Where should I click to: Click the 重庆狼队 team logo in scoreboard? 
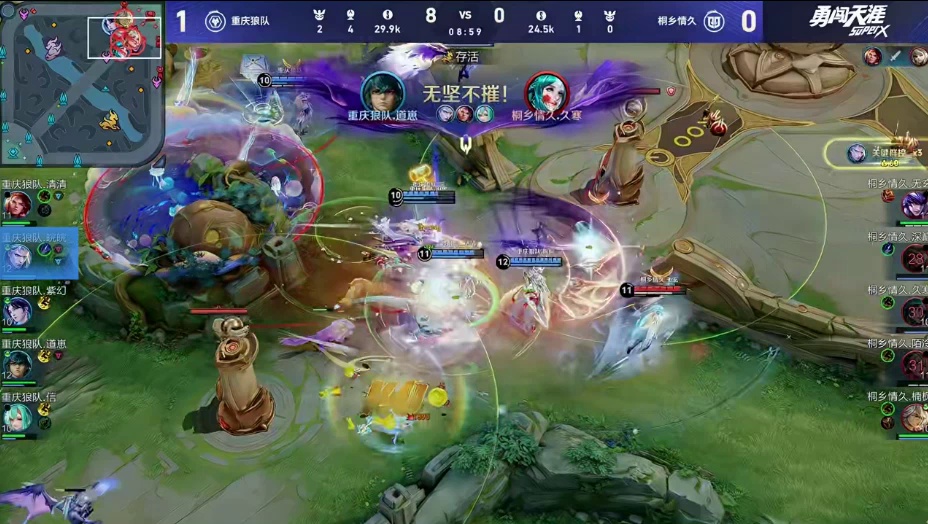[214, 20]
